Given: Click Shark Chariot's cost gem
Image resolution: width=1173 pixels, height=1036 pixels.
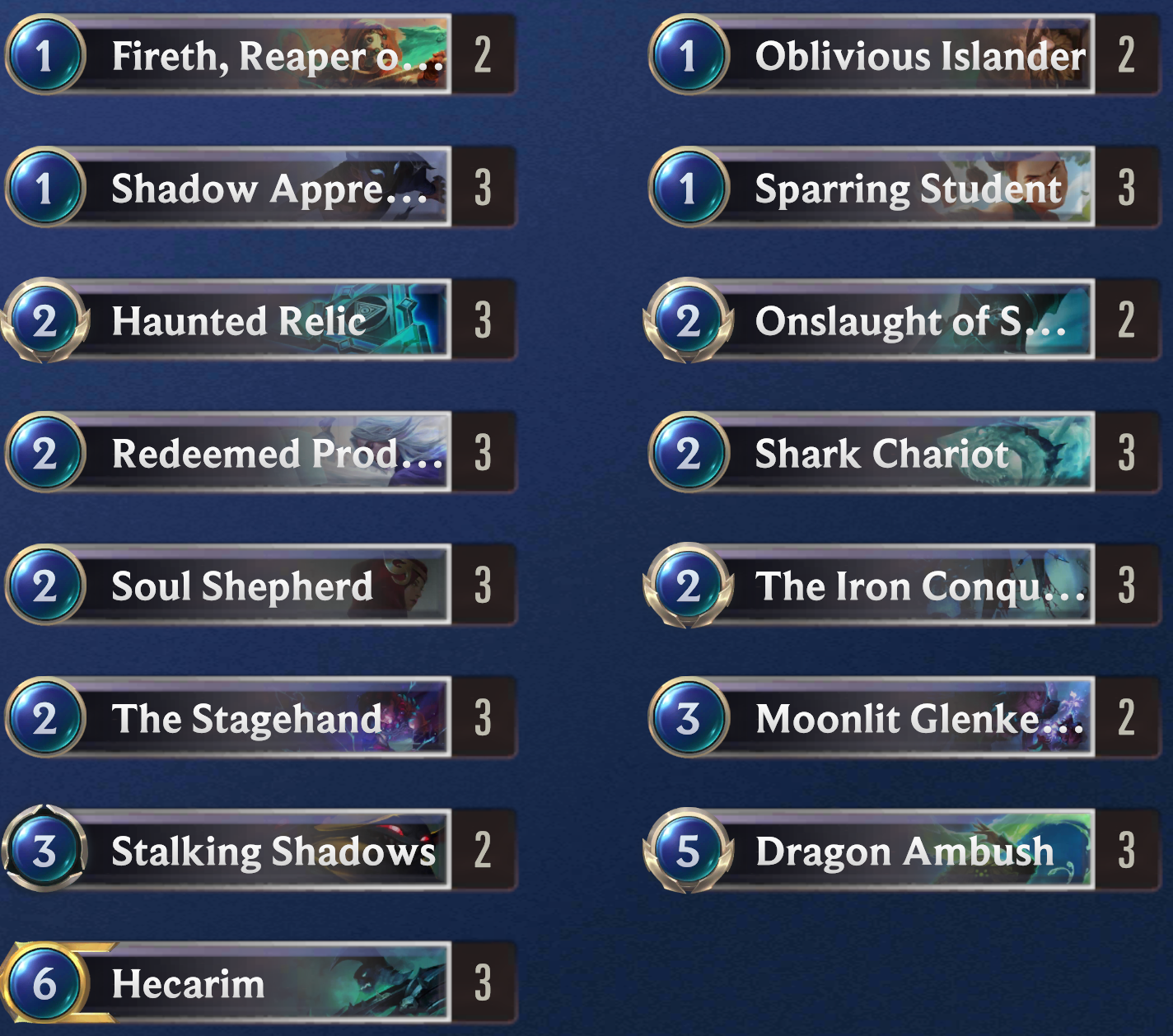Looking at the screenshot, I should tap(690, 454).
